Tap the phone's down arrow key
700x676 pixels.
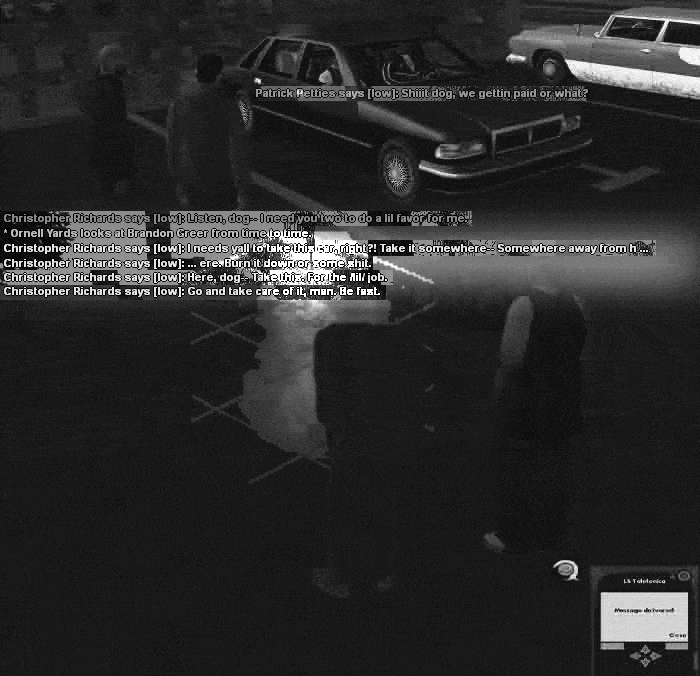click(x=645, y=664)
